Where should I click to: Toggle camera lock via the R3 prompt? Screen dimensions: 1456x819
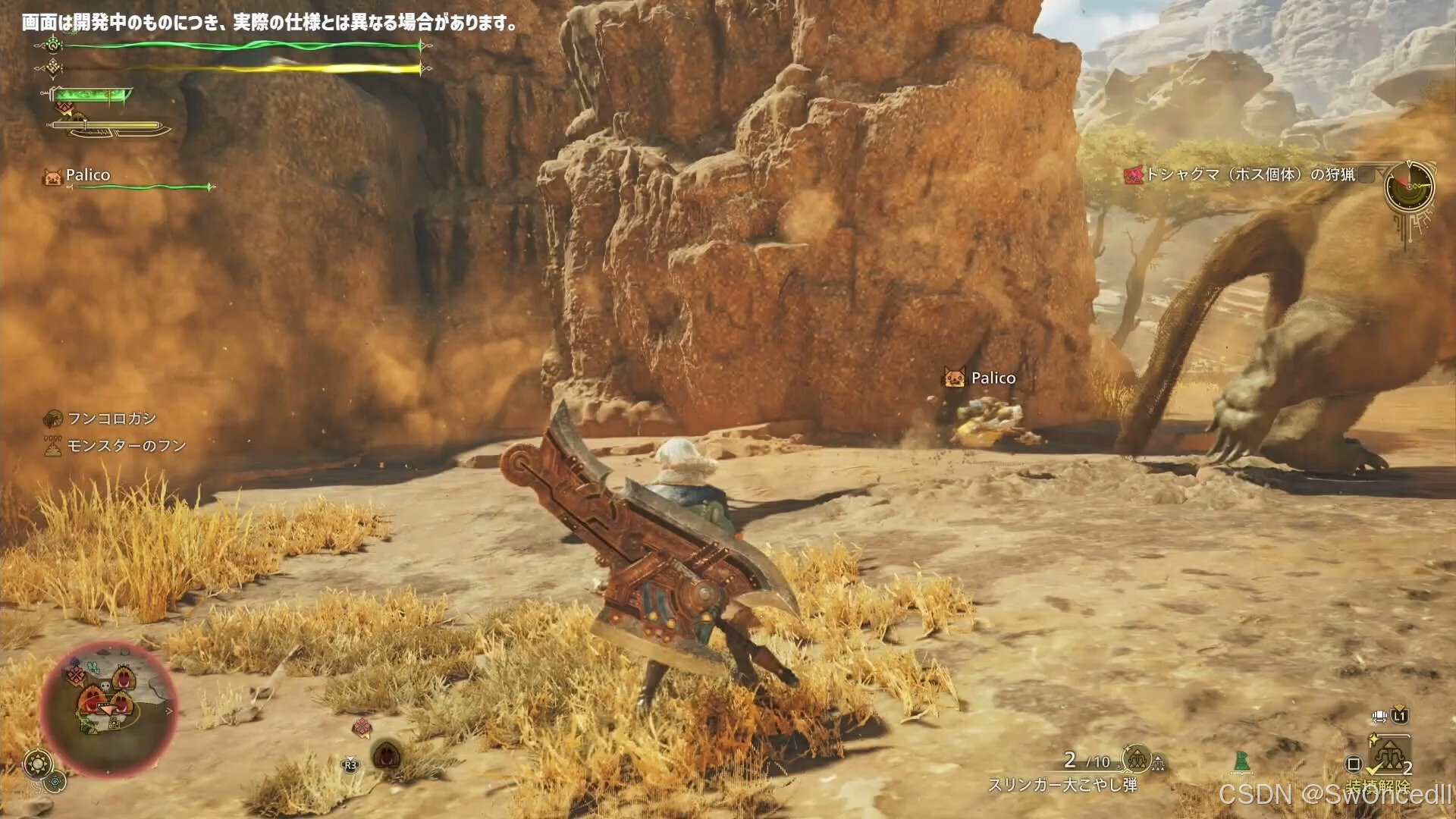click(x=350, y=766)
